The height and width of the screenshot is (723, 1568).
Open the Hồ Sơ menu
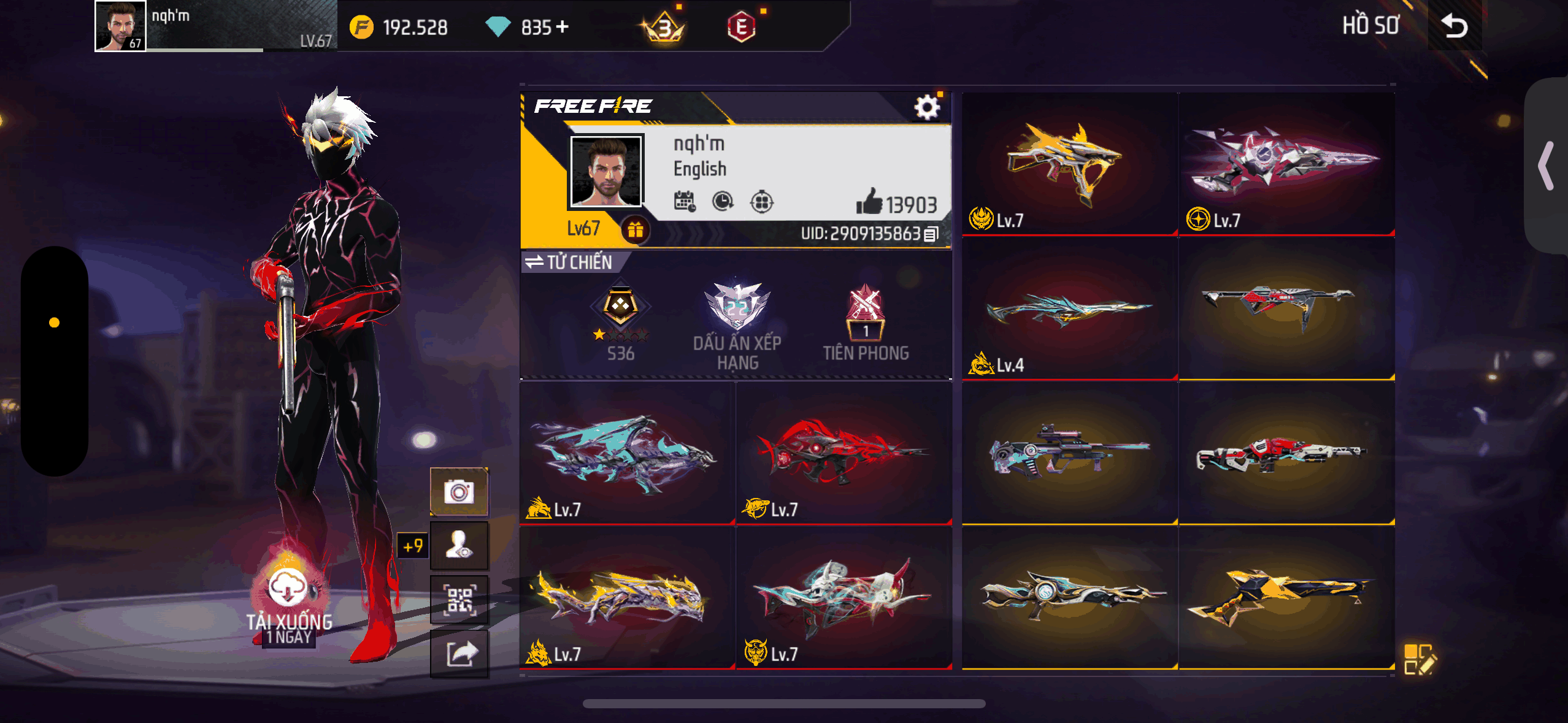pos(1370,26)
